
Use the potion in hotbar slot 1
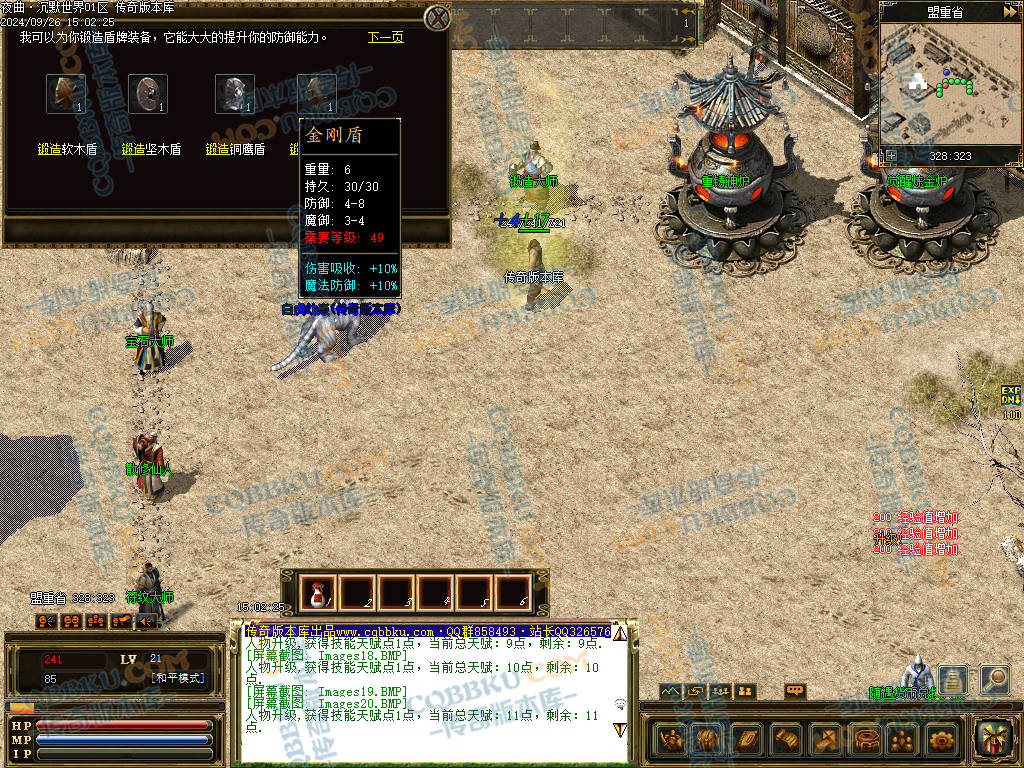(x=320, y=593)
